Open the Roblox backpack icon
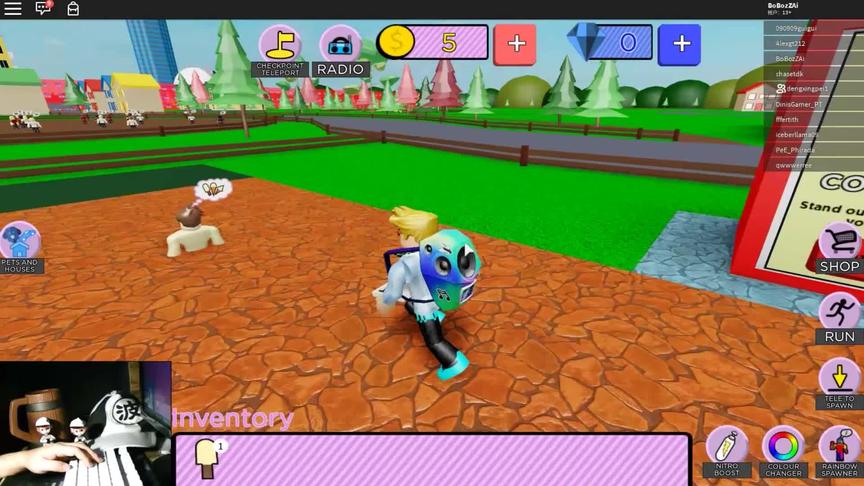 coord(73,8)
